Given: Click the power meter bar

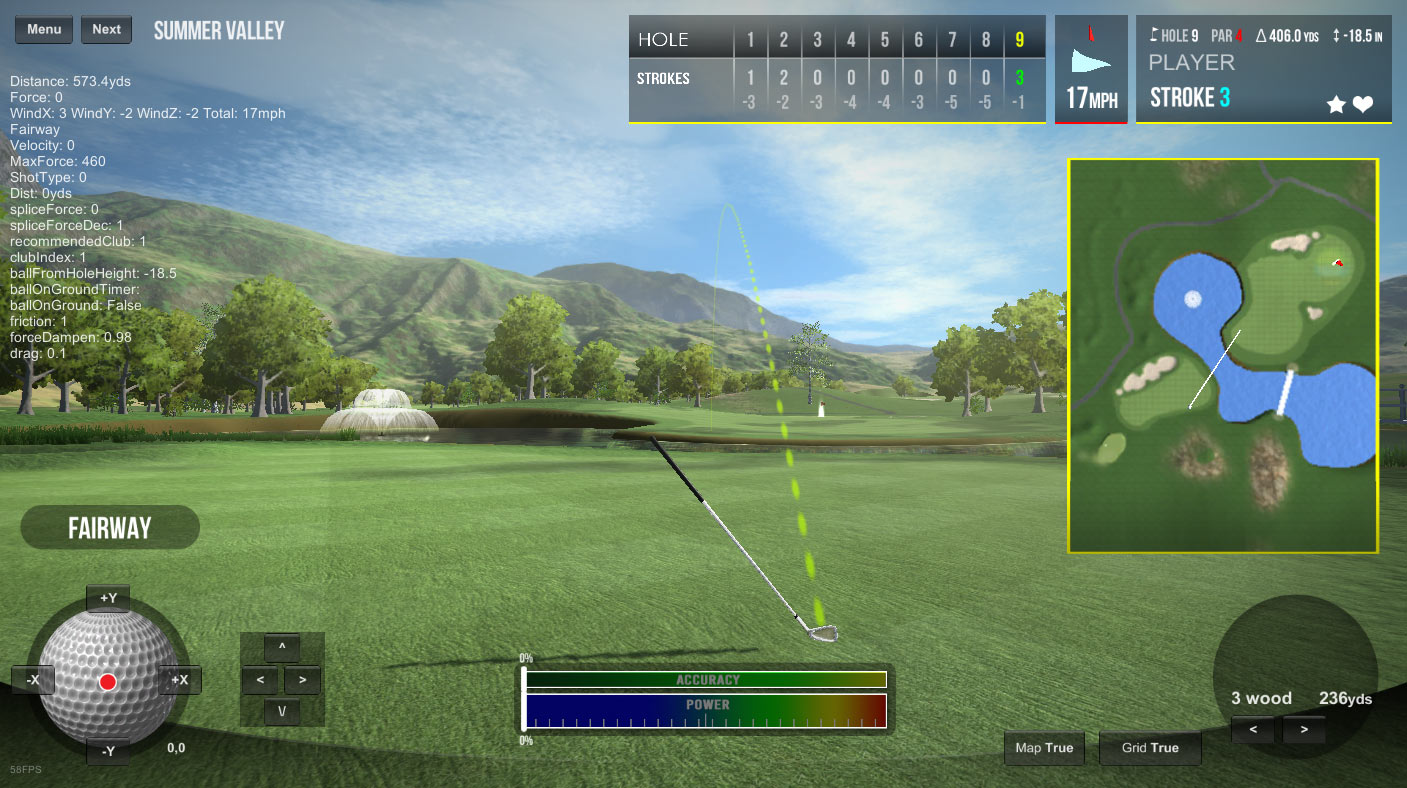Looking at the screenshot, I should (706, 710).
